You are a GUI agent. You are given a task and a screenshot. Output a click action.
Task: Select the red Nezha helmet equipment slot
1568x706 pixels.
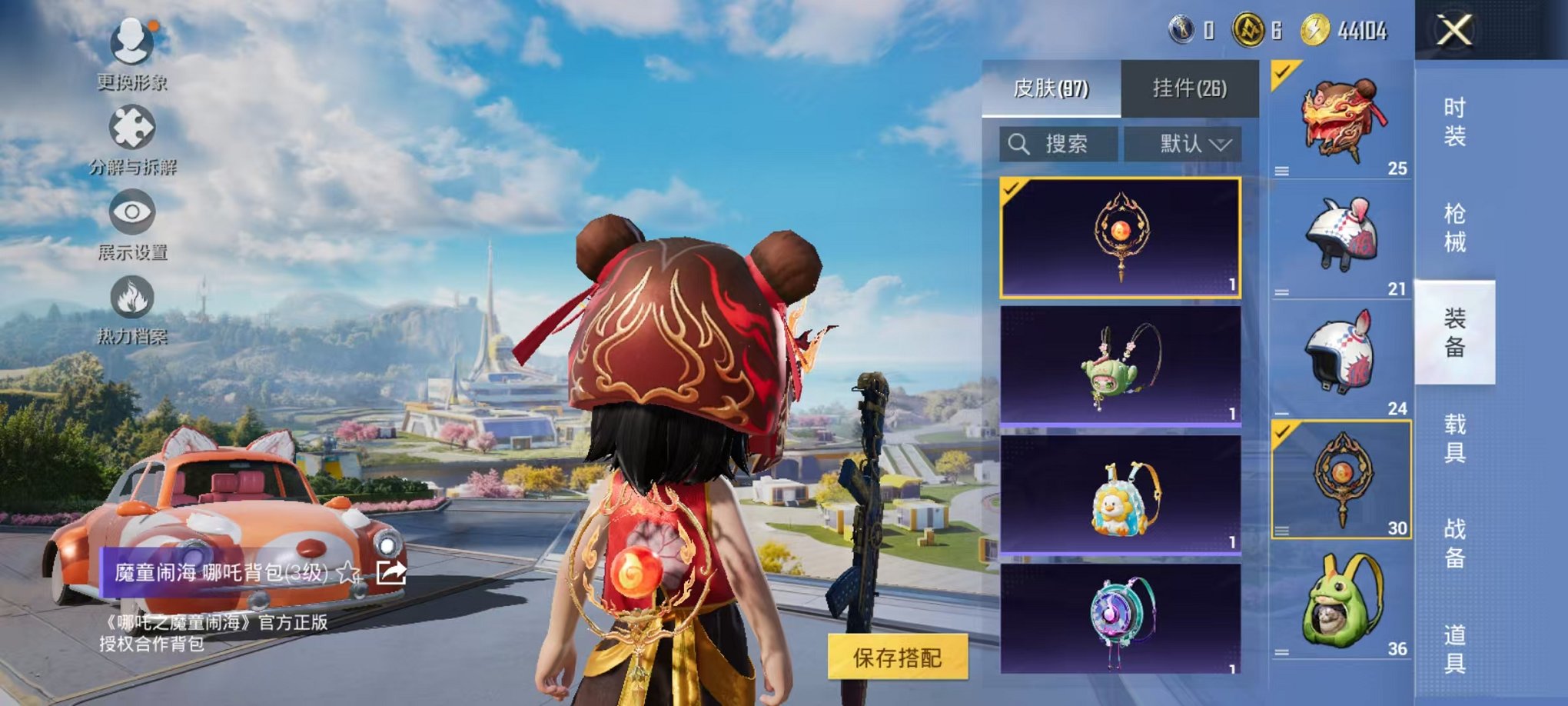pyautogui.click(x=1342, y=121)
